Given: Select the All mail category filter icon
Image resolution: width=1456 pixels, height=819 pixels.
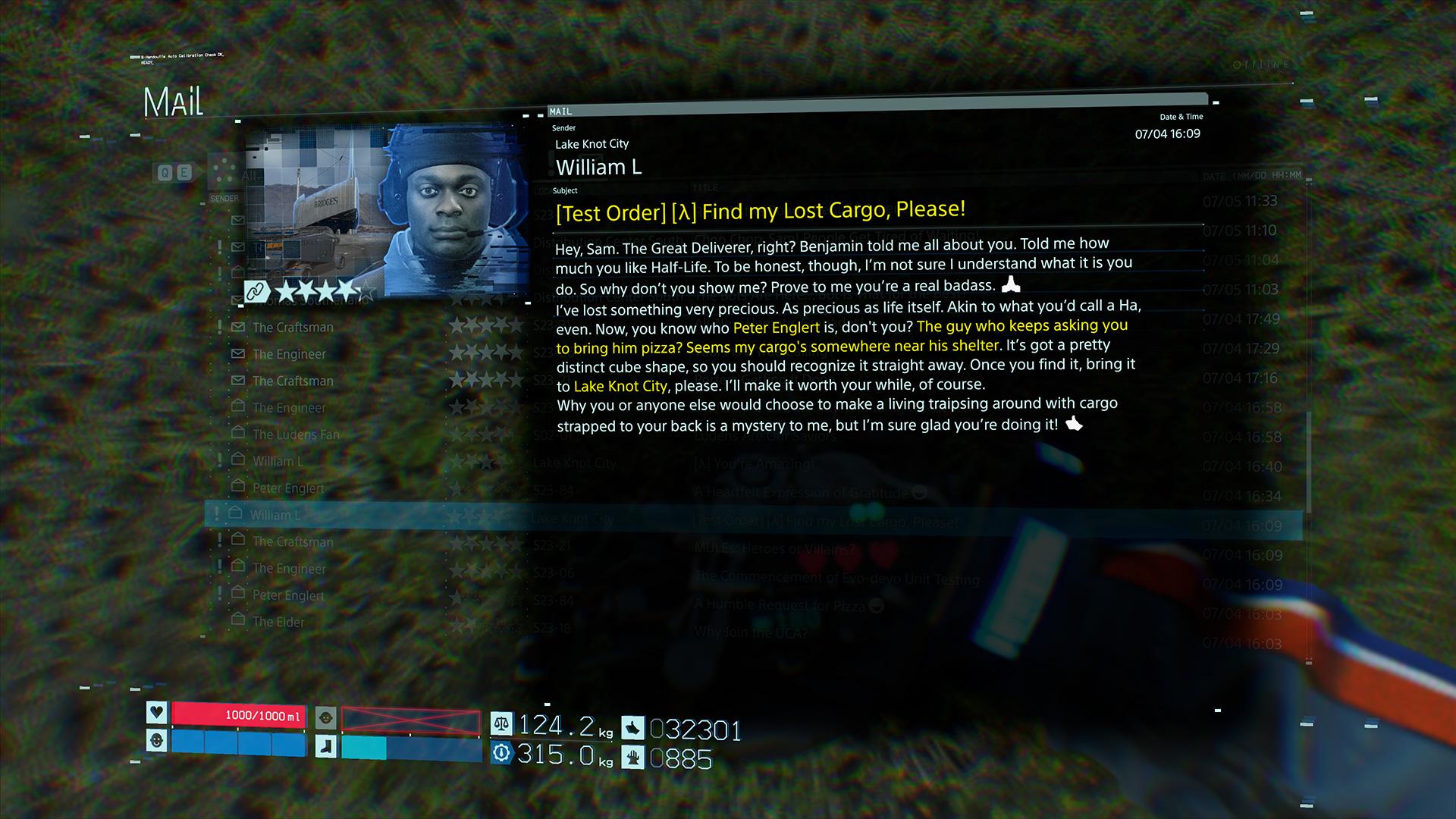Looking at the screenshot, I should pos(223,171).
